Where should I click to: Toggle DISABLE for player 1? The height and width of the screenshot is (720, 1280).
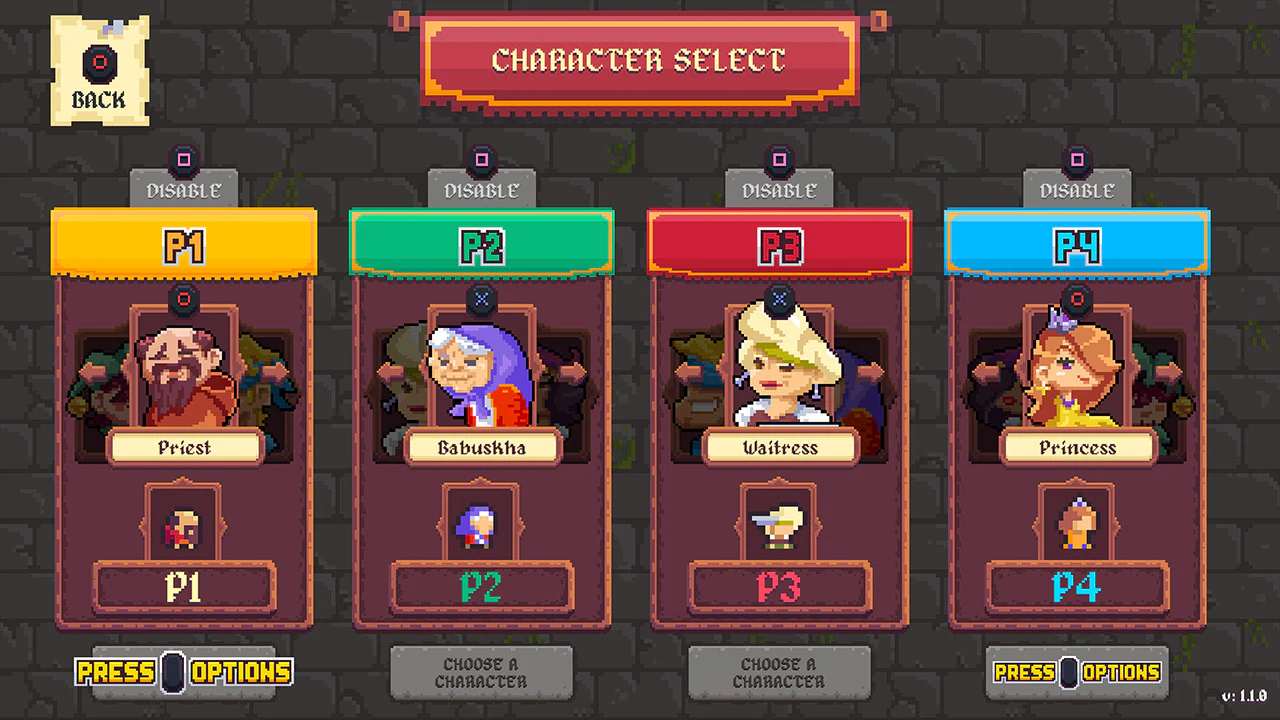pyautogui.click(x=184, y=189)
